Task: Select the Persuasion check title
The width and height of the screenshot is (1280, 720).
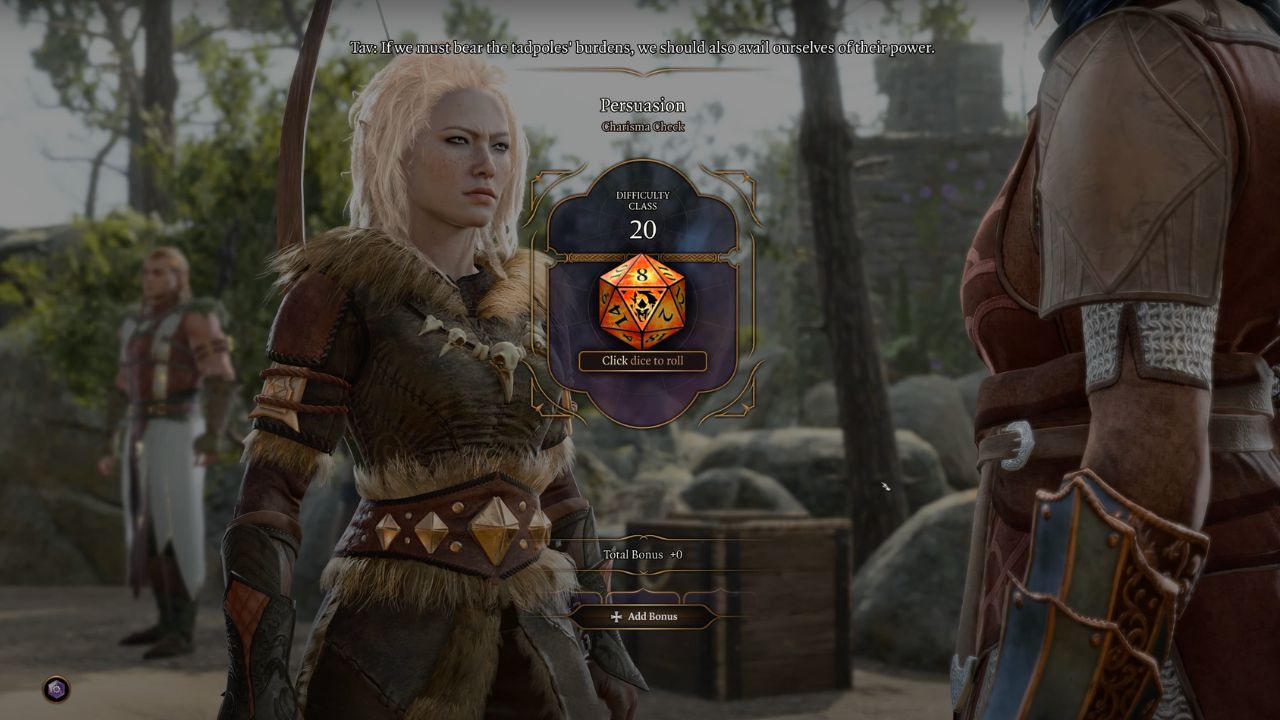Action: tap(642, 105)
